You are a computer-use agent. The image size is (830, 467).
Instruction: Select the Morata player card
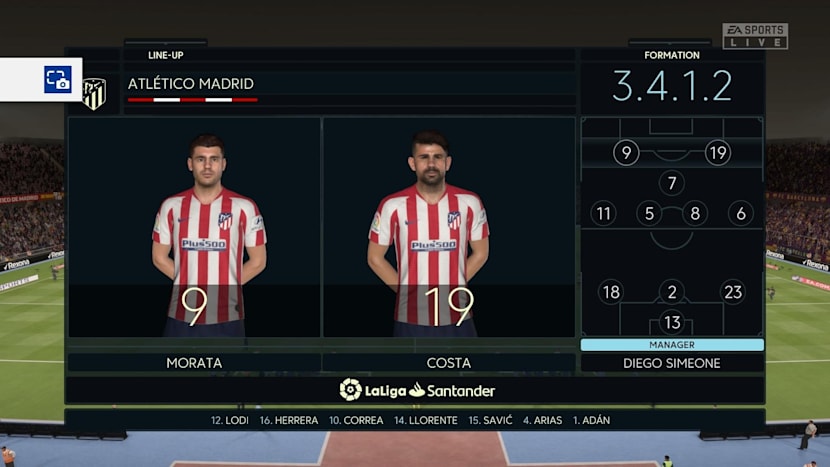[195, 228]
